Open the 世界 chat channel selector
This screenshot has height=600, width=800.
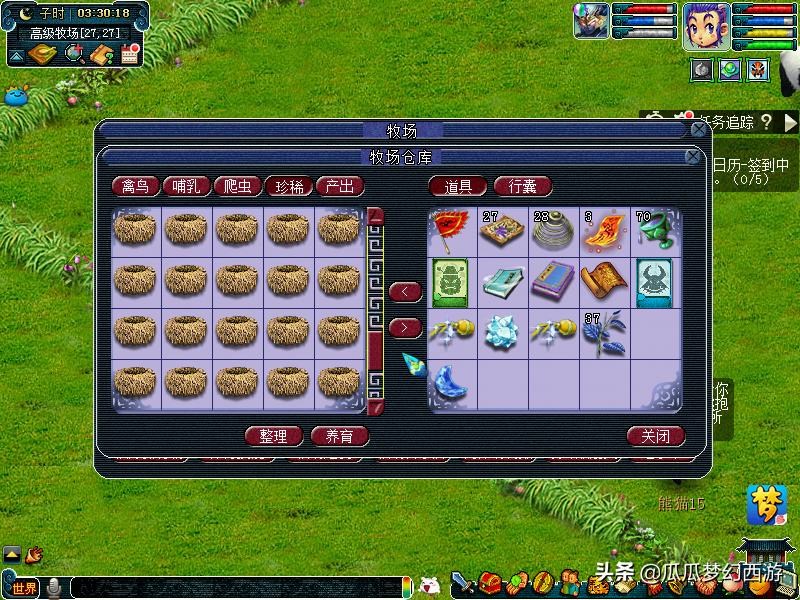coord(23,588)
